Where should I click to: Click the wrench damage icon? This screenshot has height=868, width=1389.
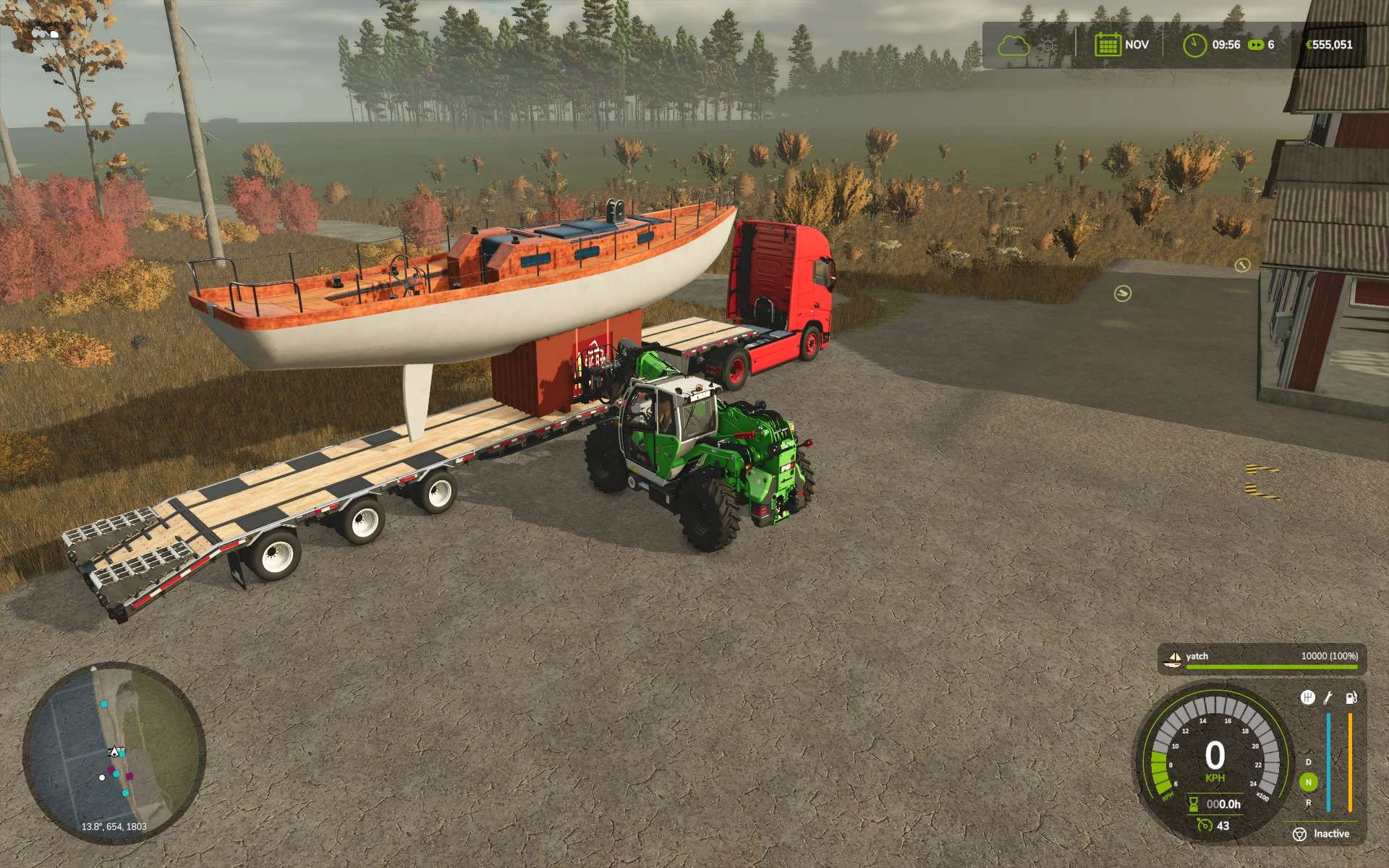[1328, 697]
